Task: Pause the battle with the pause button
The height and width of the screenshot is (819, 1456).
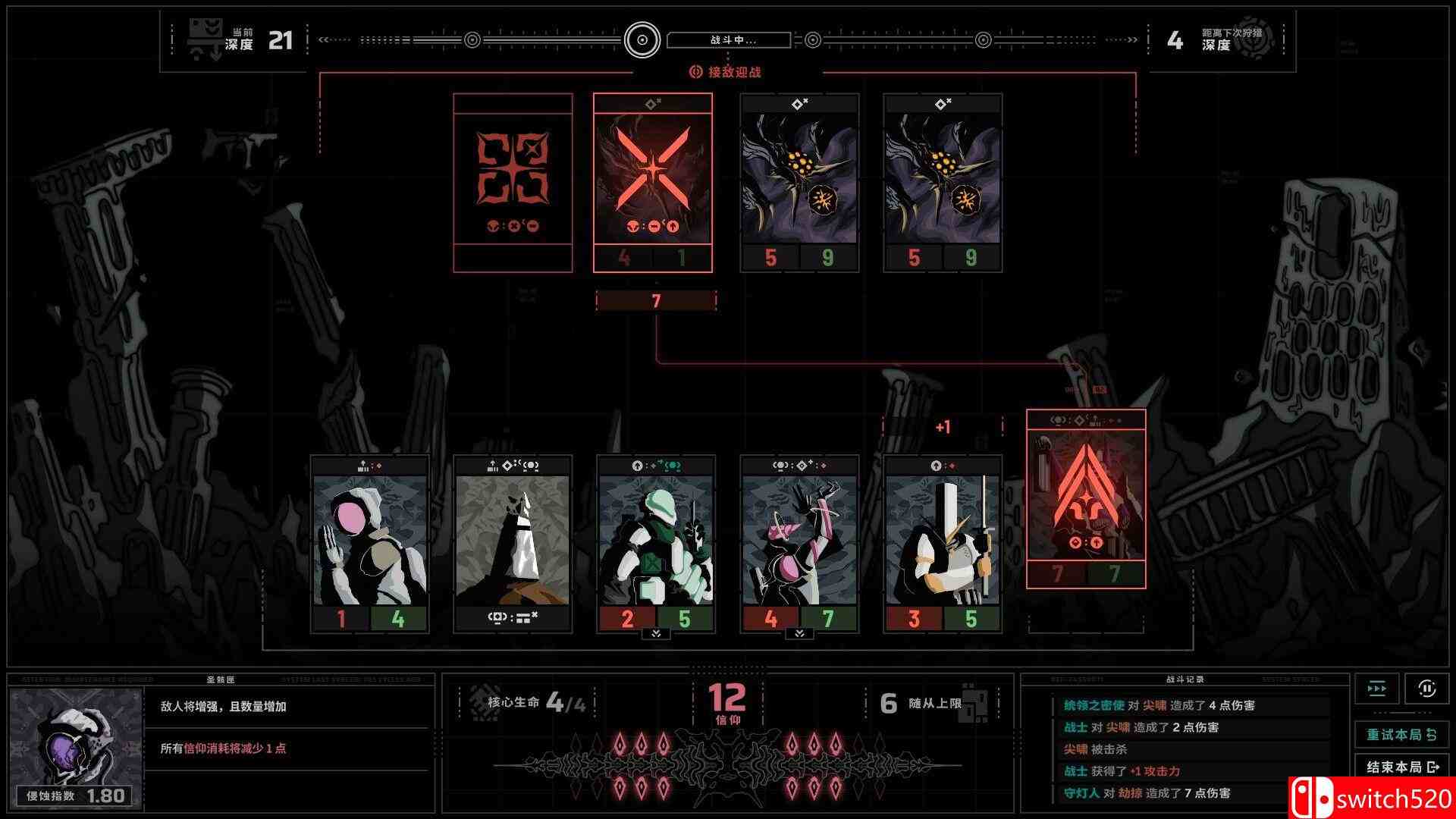Action: point(1426,689)
